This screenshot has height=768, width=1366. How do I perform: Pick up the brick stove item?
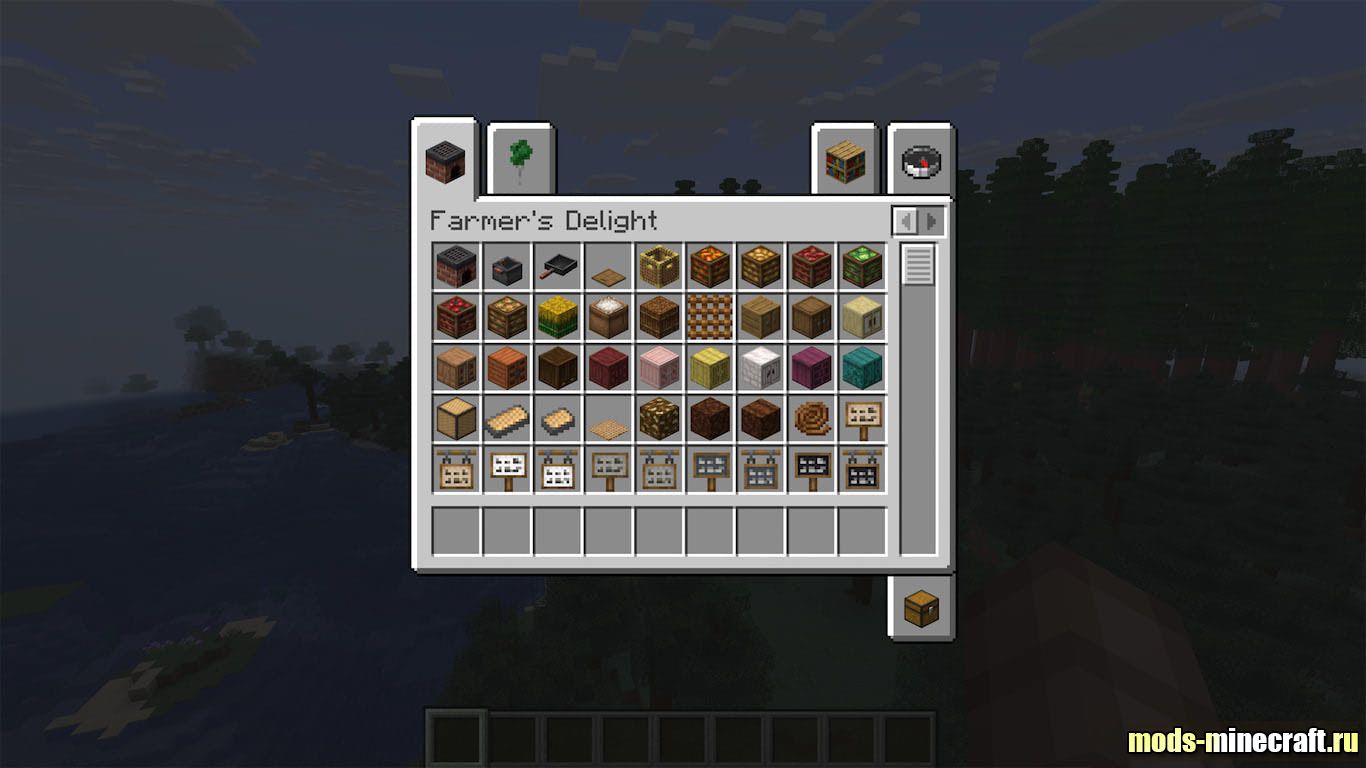456,267
